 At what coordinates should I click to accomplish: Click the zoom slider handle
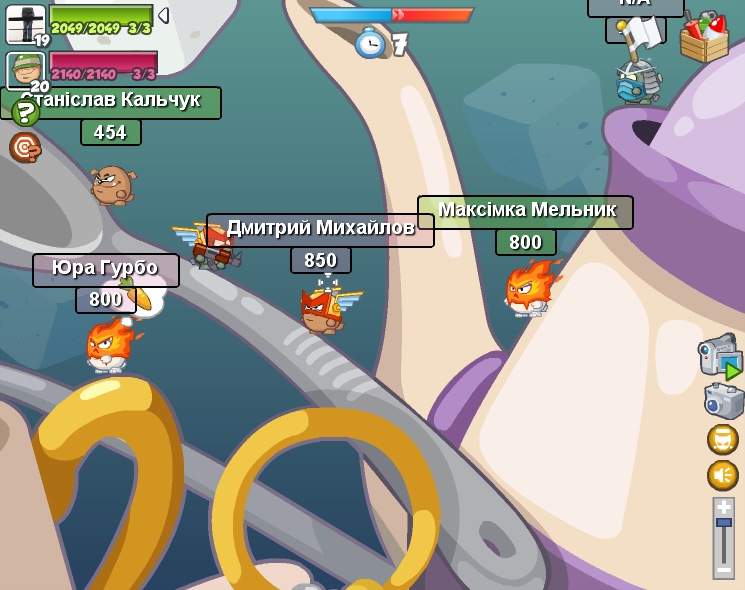point(724,523)
